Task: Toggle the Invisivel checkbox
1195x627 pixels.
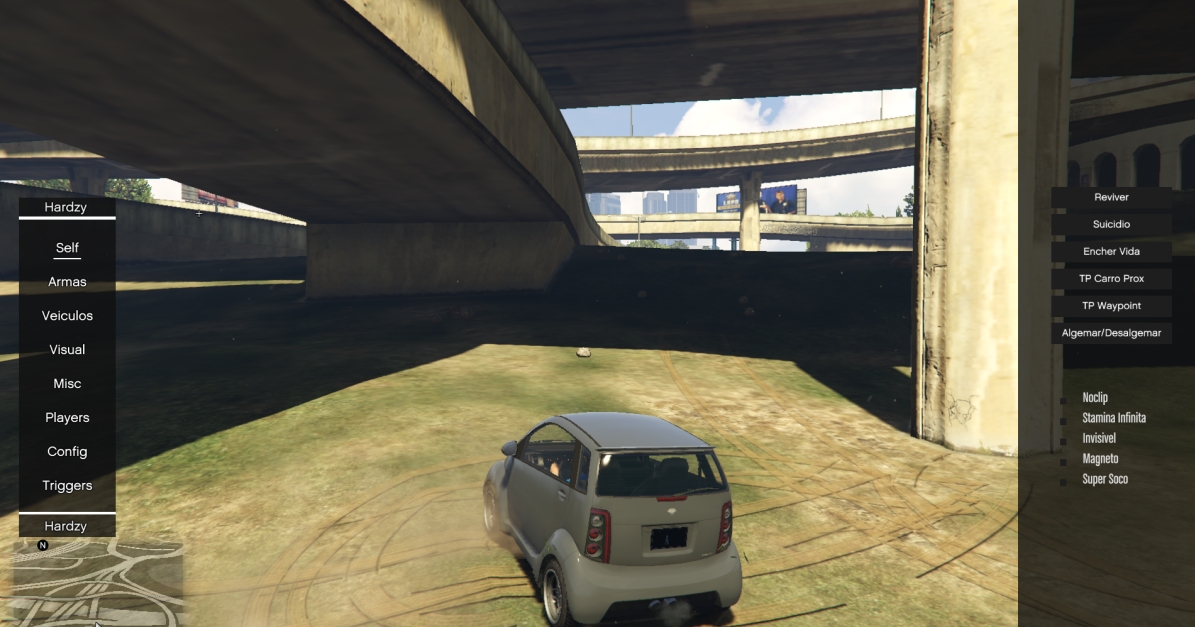Action: pyautogui.click(x=1064, y=440)
